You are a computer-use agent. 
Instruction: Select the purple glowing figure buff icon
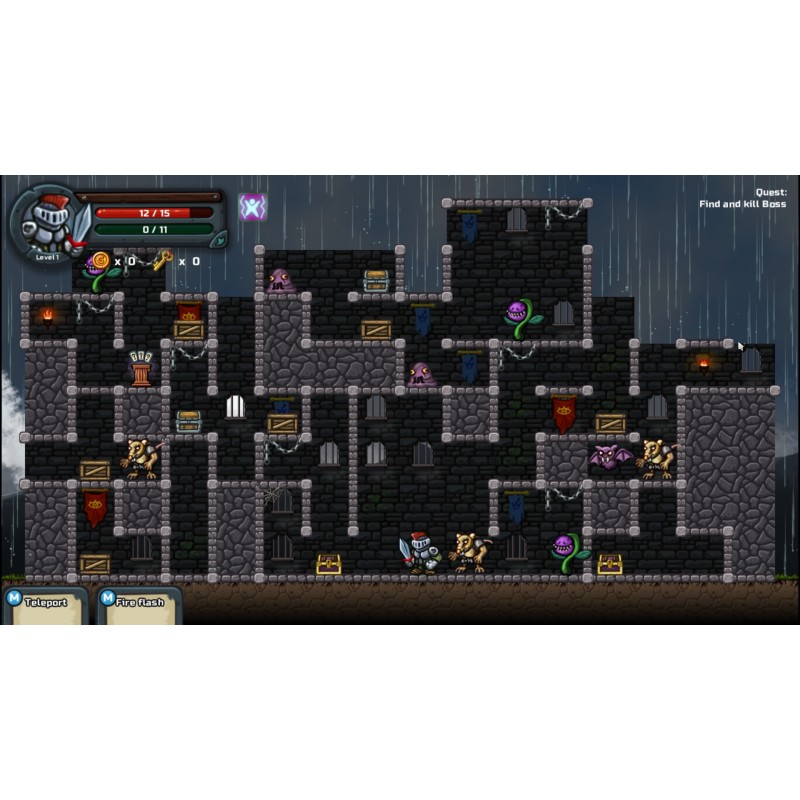tap(252, 207)
